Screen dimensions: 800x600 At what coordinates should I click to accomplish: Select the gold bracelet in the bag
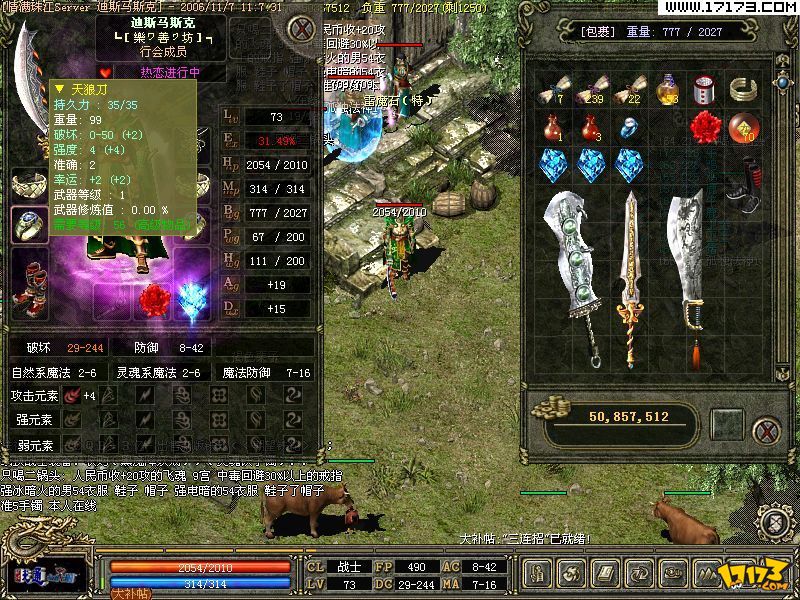pyautogui.click(x=743, y=90)
